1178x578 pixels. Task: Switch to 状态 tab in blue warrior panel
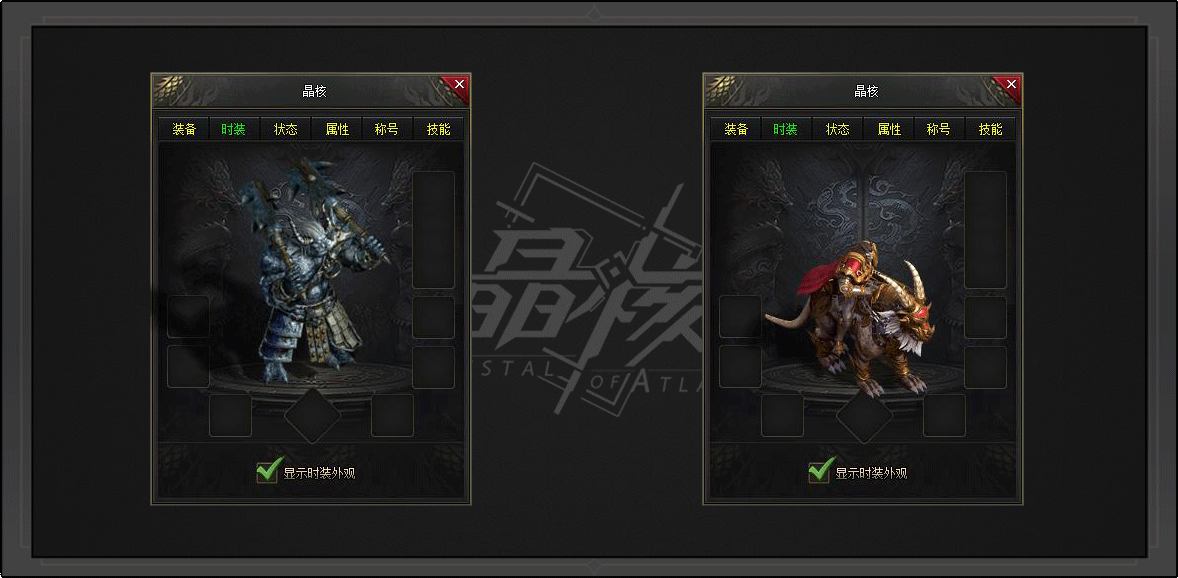(x=286, y=130)
